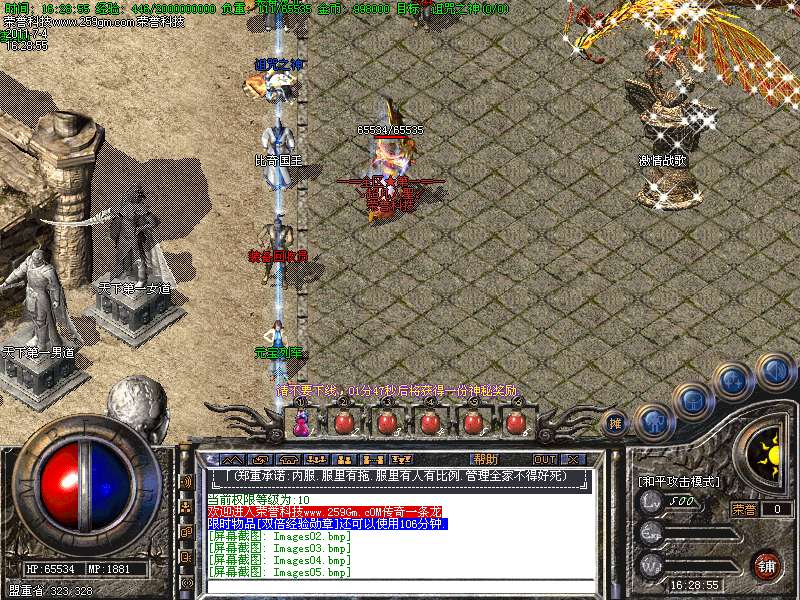Open the character equipment panel icon
The width and height of the screenshot is (800, 600).
653,420
